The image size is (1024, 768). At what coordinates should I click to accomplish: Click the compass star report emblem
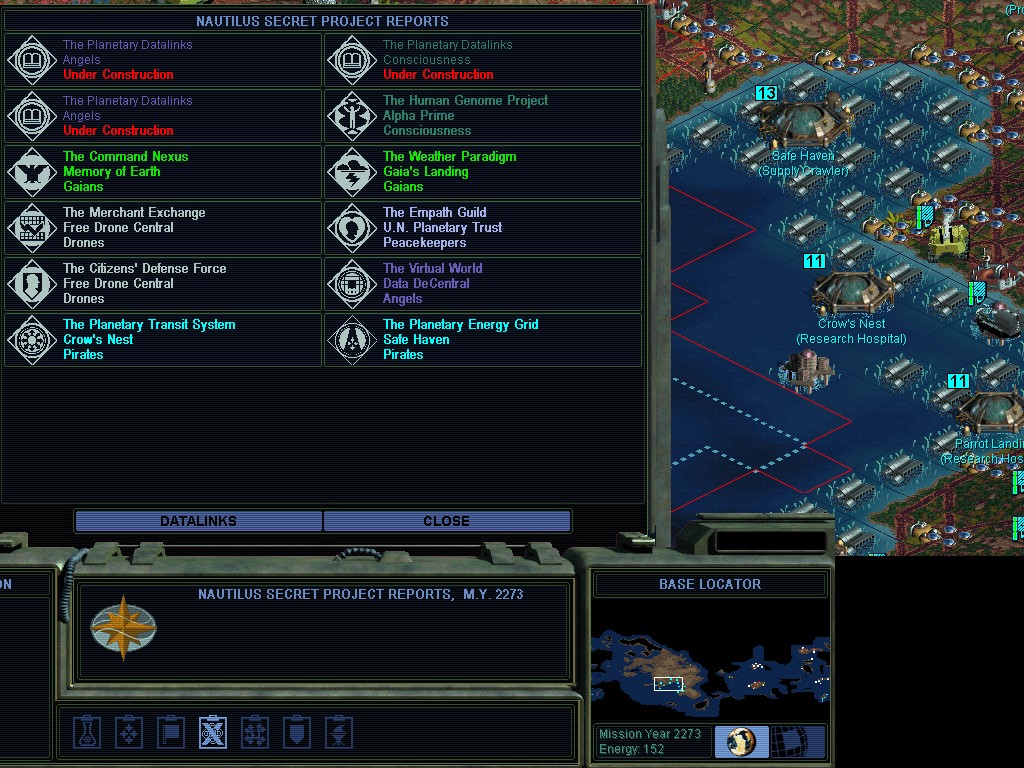point(123,627)
